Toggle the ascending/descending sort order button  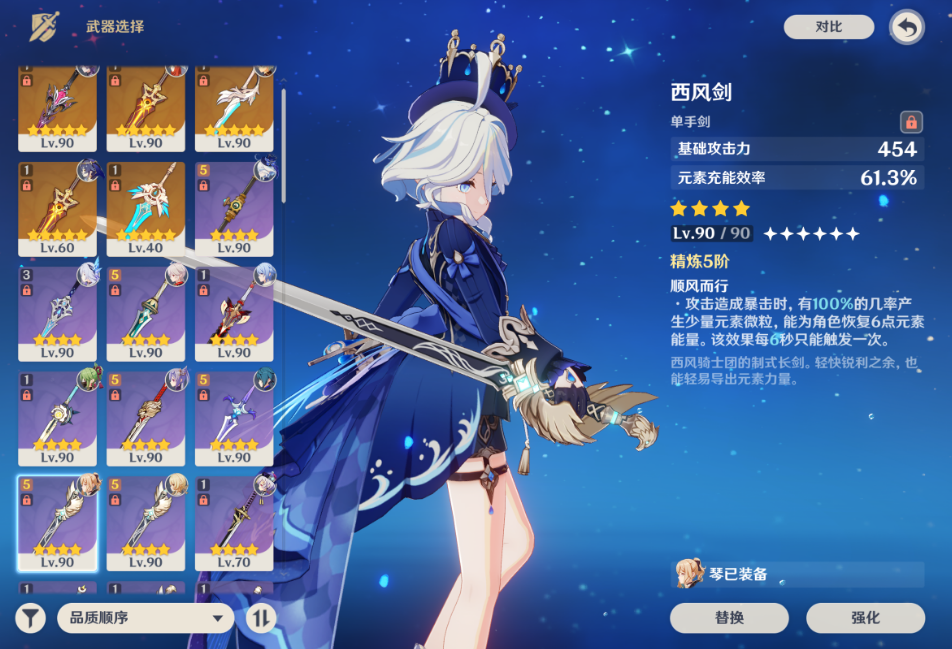pyautogui.click(x=260, y=617)
